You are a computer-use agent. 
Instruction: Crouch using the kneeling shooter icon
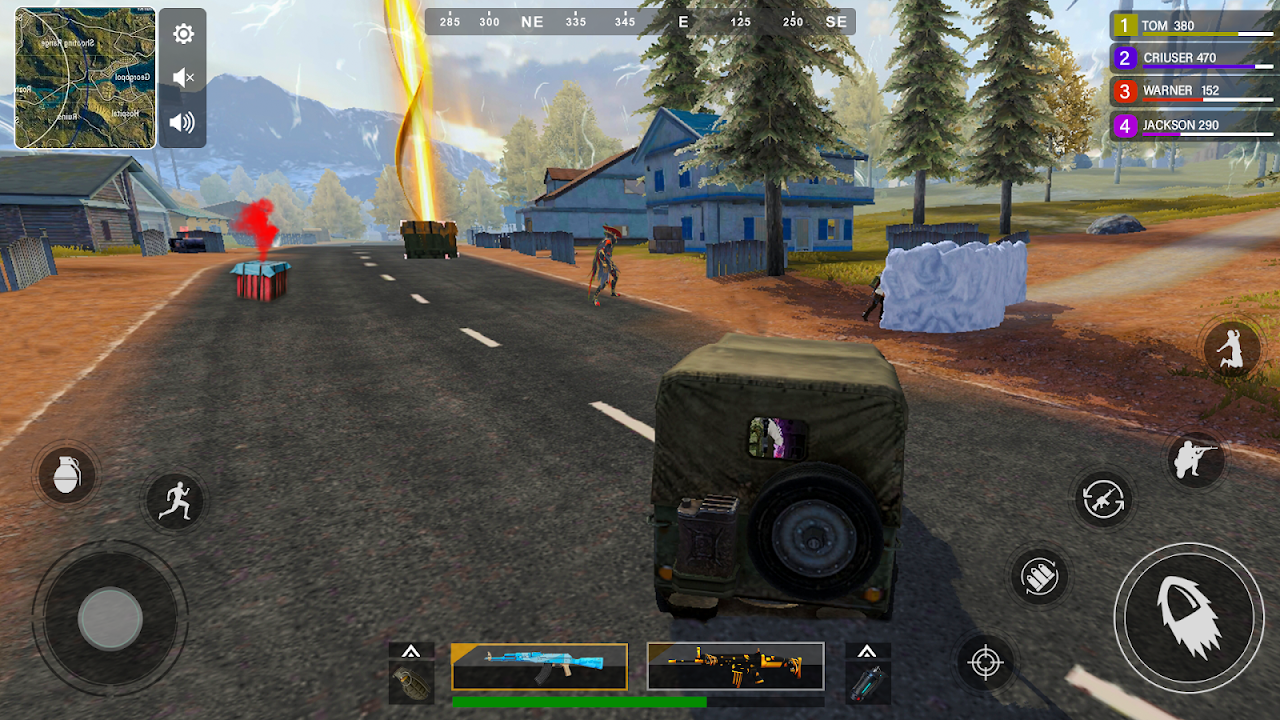point(1196,460)
